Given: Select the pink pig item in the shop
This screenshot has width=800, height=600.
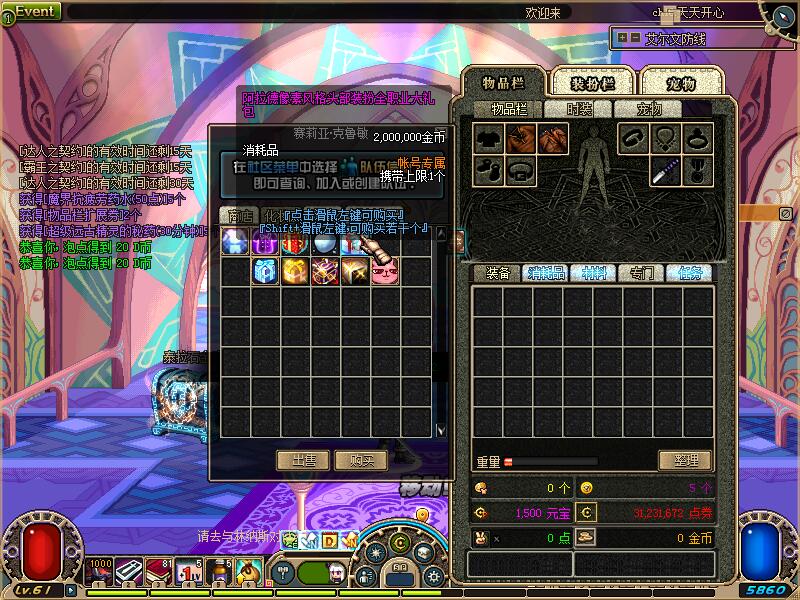Looking at the screenshot, I should [x=385, y=272].
